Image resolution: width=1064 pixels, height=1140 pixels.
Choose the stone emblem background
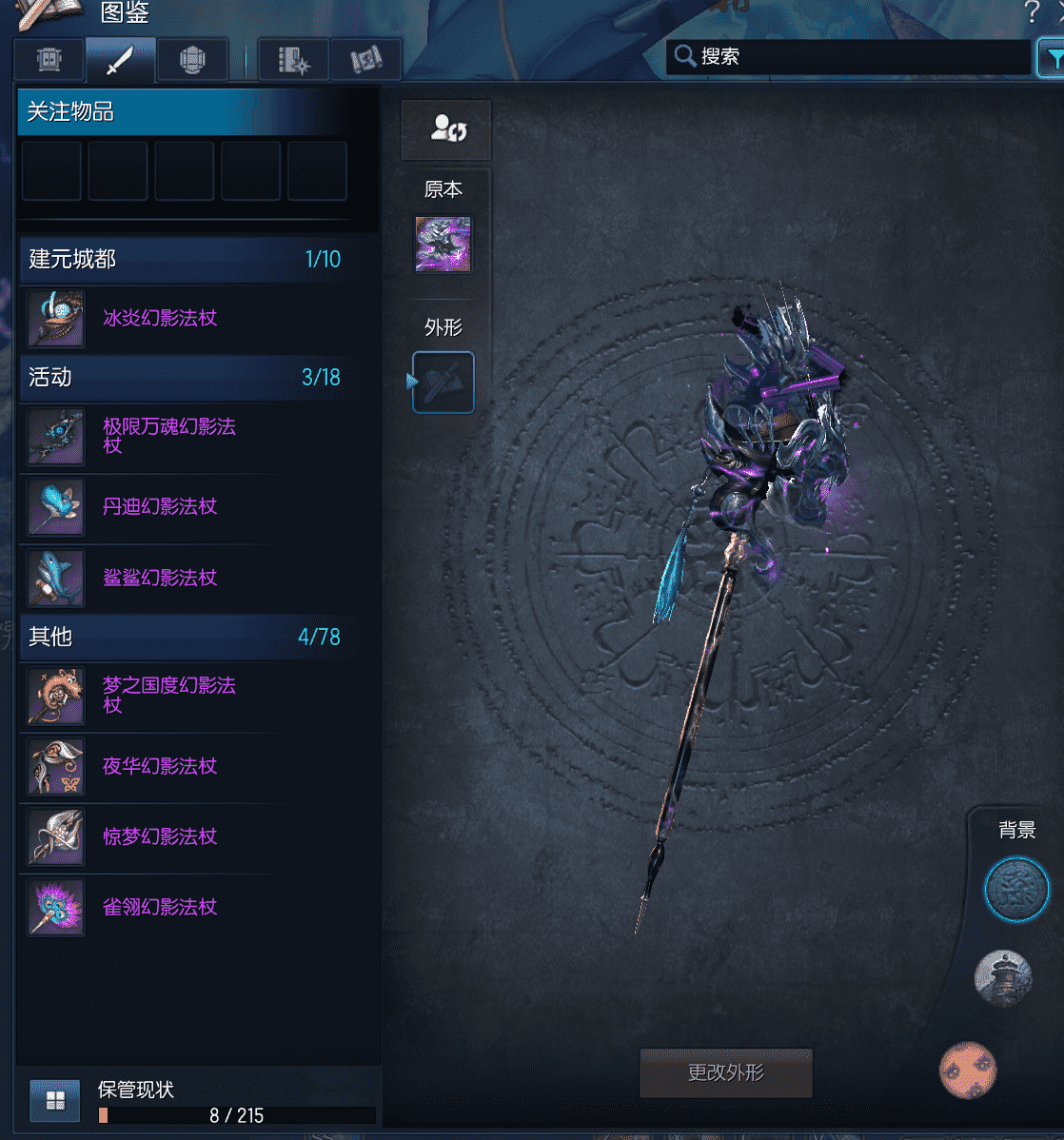(1016, 891)
